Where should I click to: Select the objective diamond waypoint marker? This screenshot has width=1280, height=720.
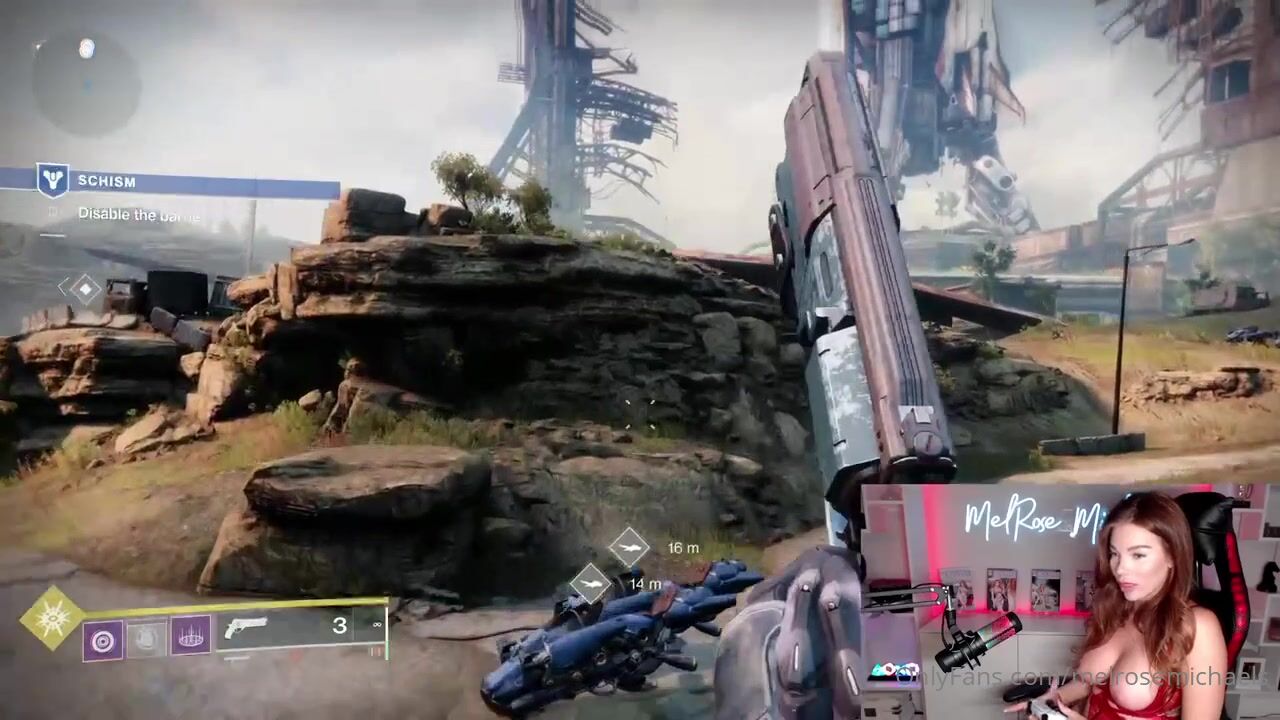pos(85,289)
